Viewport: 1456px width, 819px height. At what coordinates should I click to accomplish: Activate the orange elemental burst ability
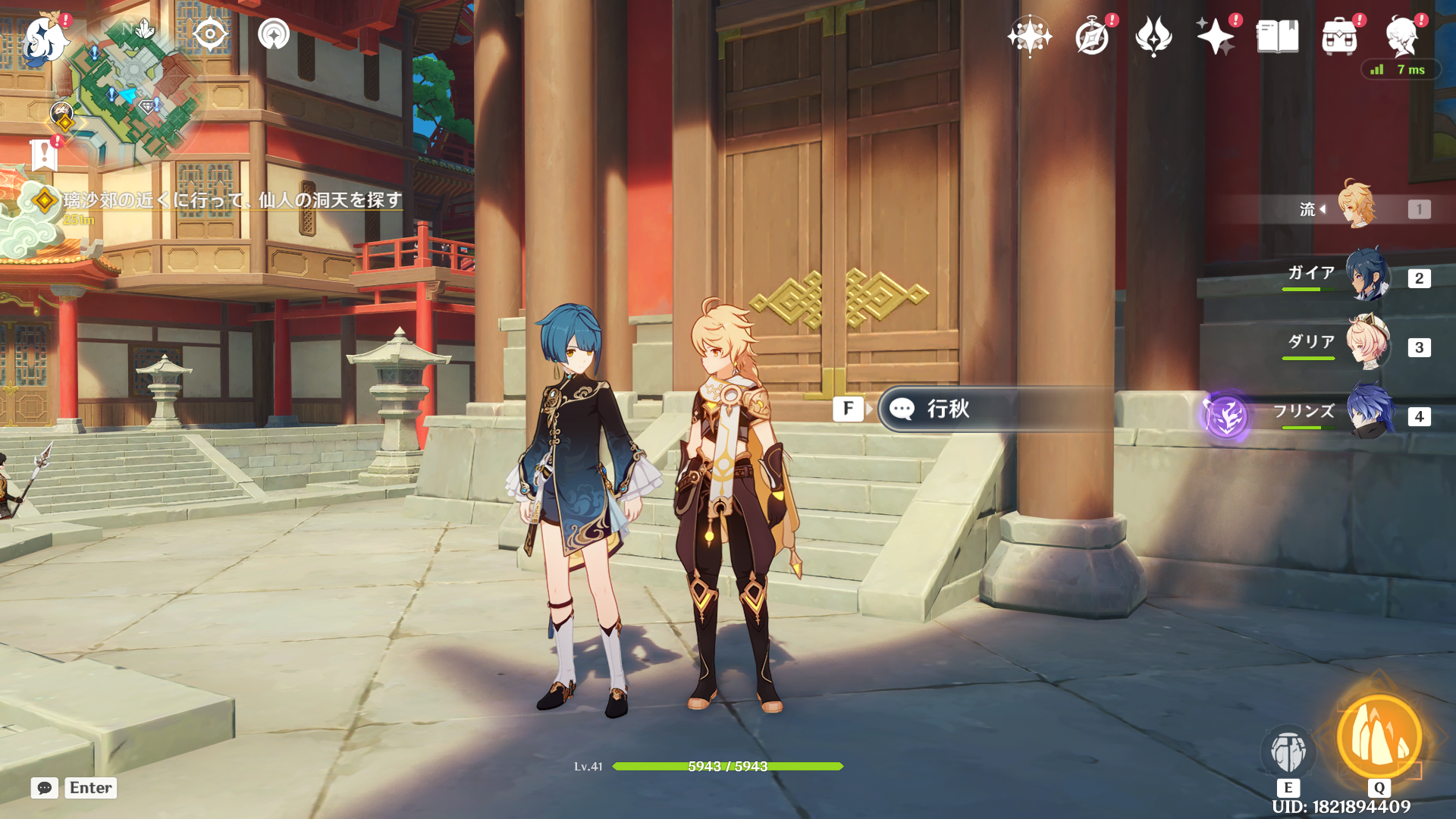[x=1379, y=737]
